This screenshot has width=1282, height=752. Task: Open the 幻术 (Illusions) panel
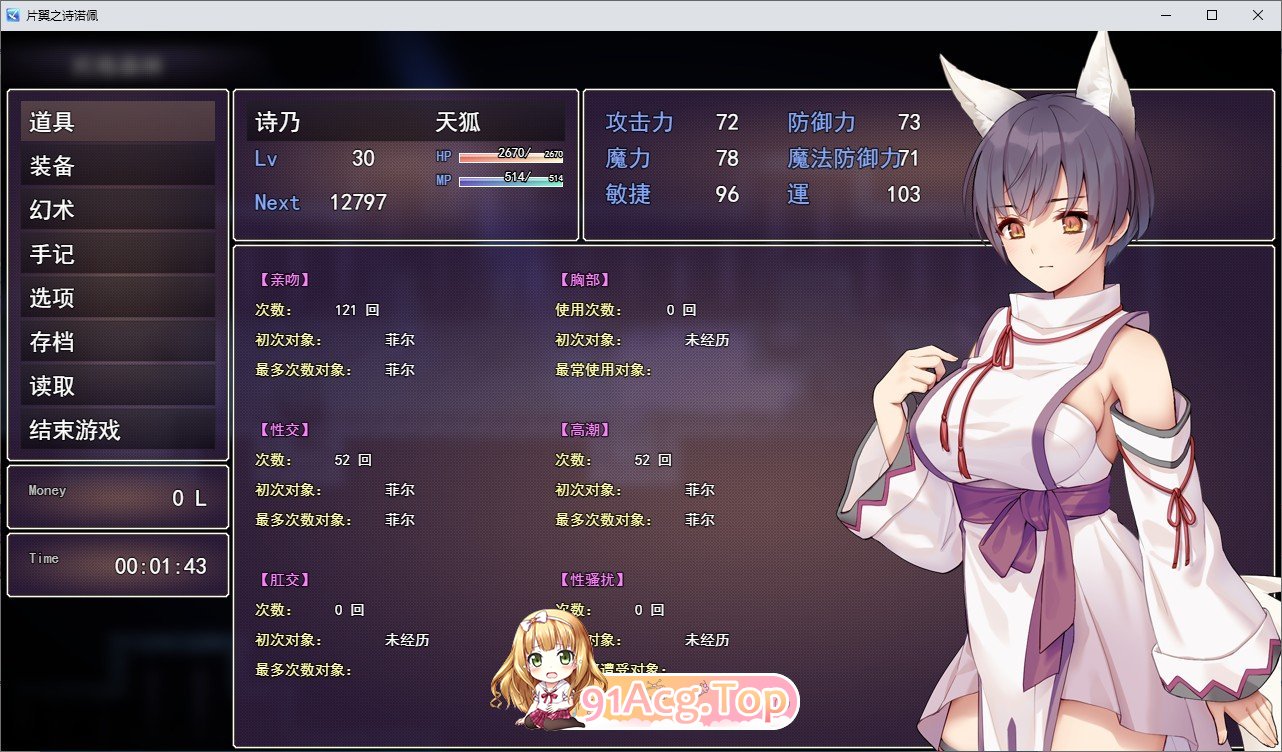[x=117, y=208]
